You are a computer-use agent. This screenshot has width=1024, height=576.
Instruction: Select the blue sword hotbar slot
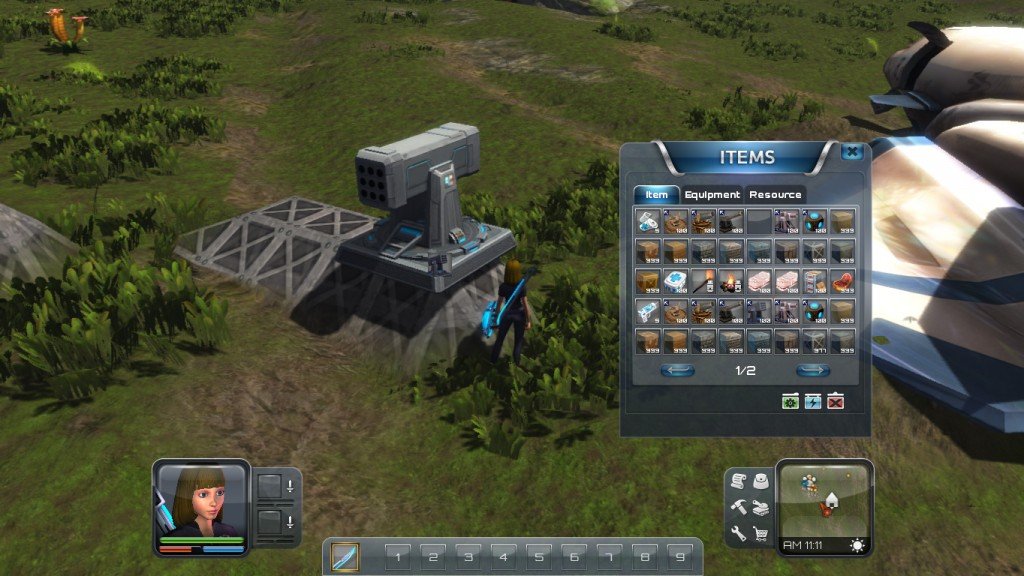pyautogui.click(x=345, y=556)
